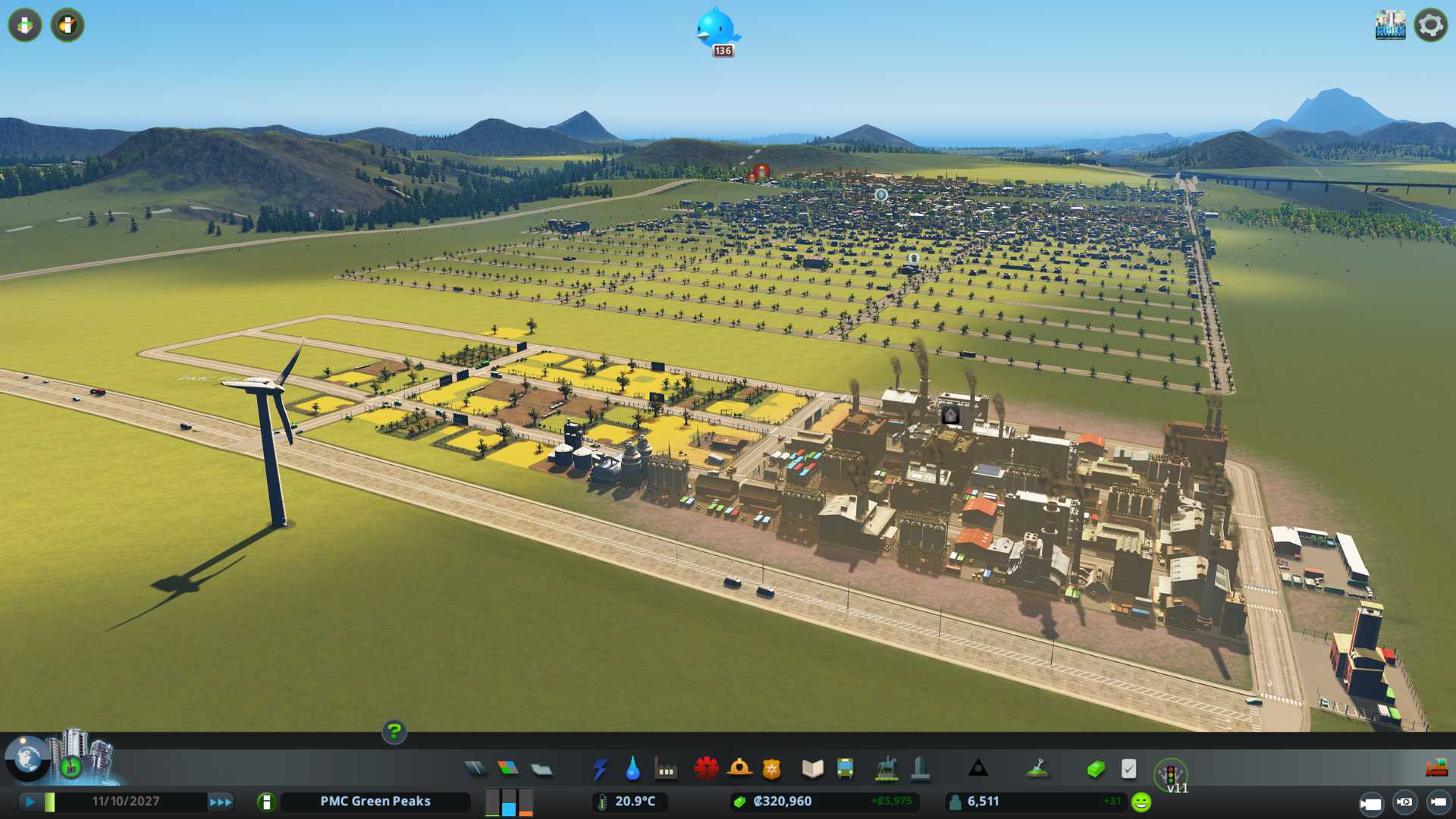Open the Water and Sewage menu
The height and width of the screenshot is (819, 1456).
click(x=632, y=769)
